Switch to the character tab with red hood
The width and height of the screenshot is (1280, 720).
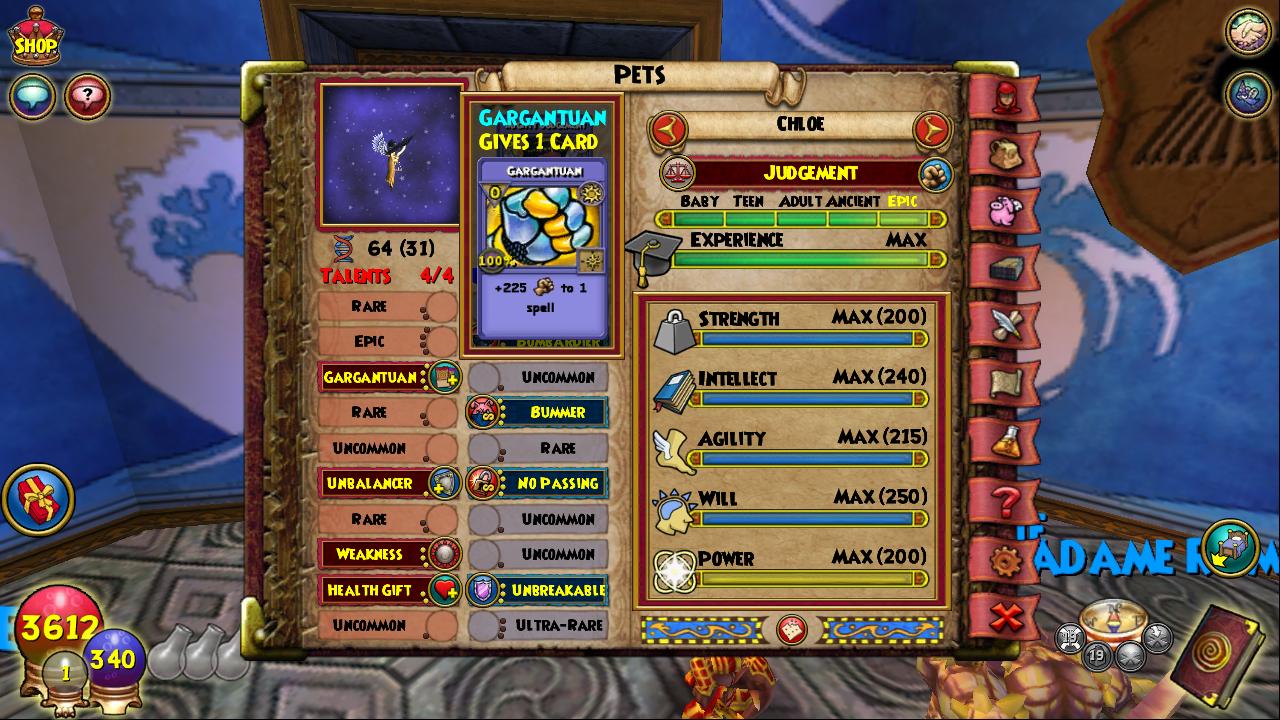(x=1004, y=98)
